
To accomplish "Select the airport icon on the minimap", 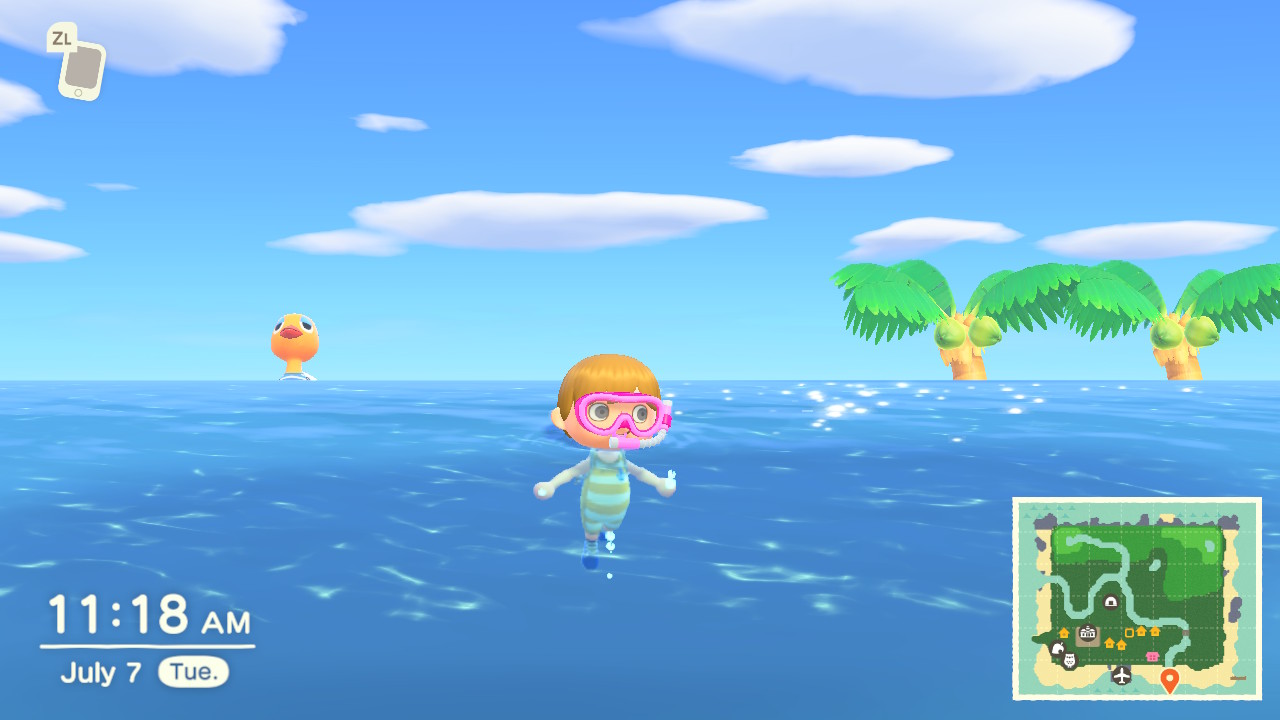I will point(1122,675).
